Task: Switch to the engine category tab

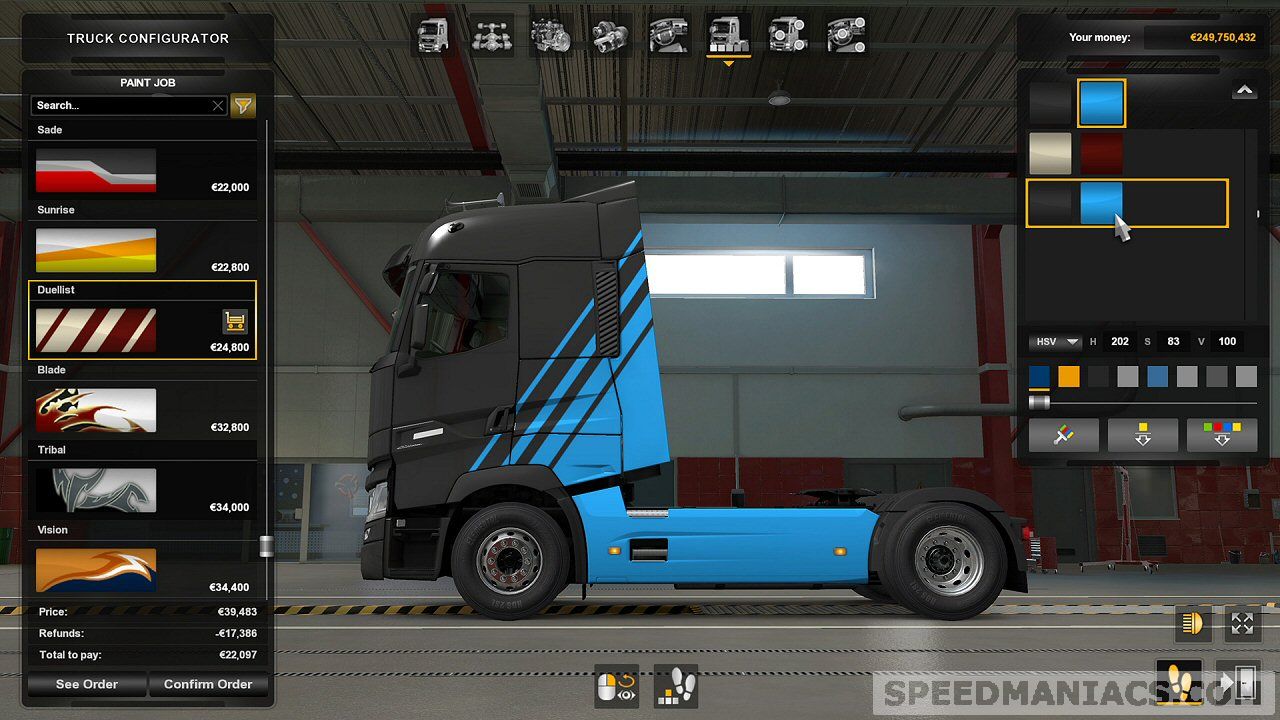Action: click(550, 36)
